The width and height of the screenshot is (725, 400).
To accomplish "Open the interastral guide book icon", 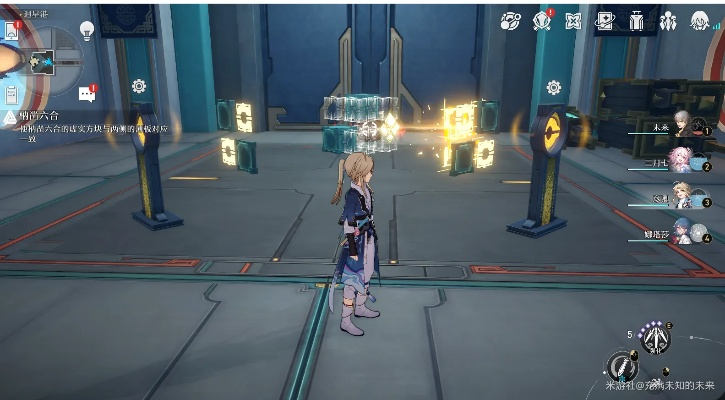I will tap(605, 21).
